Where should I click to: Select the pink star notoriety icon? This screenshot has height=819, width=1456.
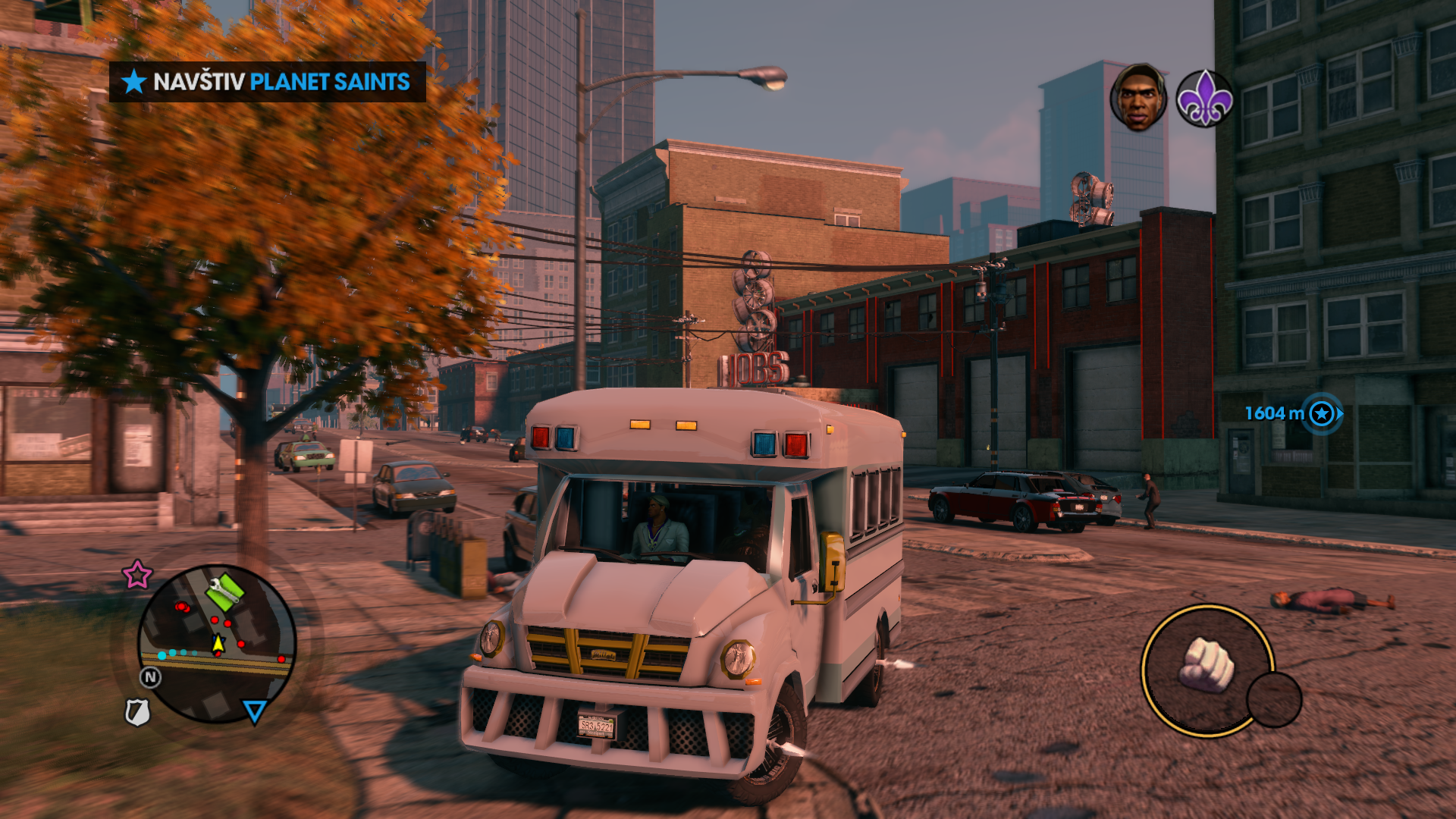(137, 575)
